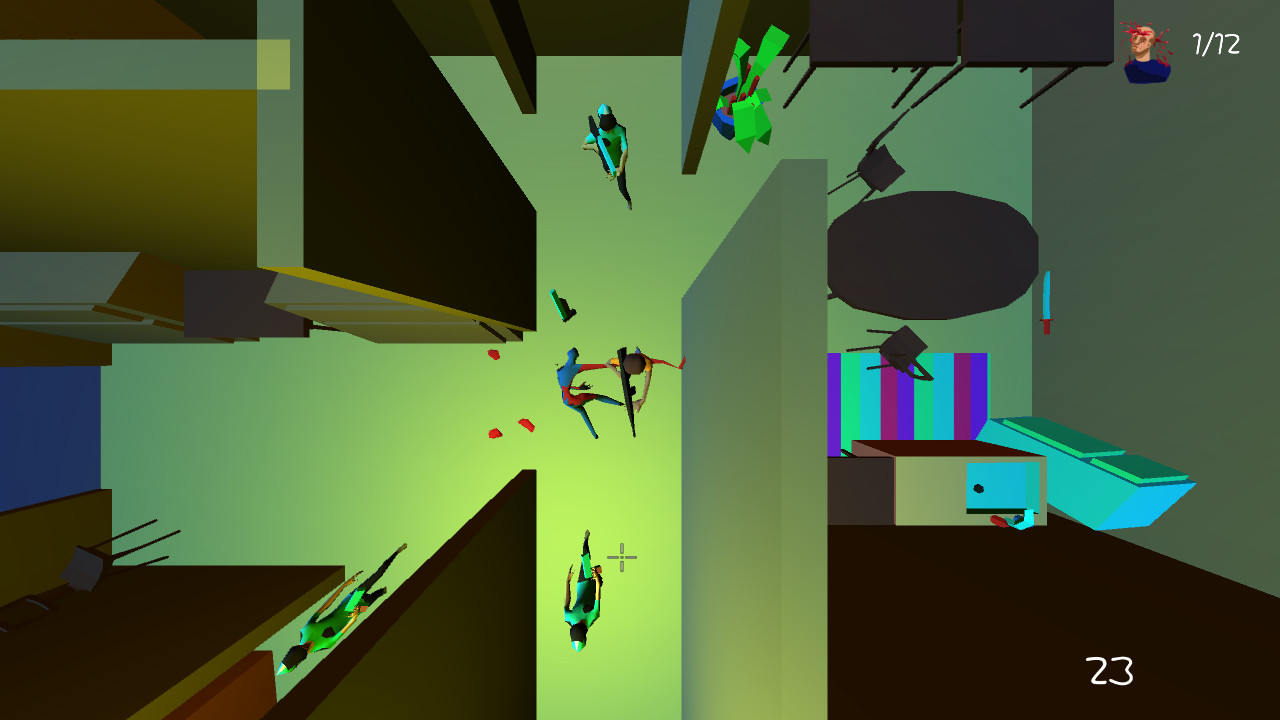Click the blue sword pickup on the right wall
This screenshot has height=720, width=1280.
click(1048, 297)
